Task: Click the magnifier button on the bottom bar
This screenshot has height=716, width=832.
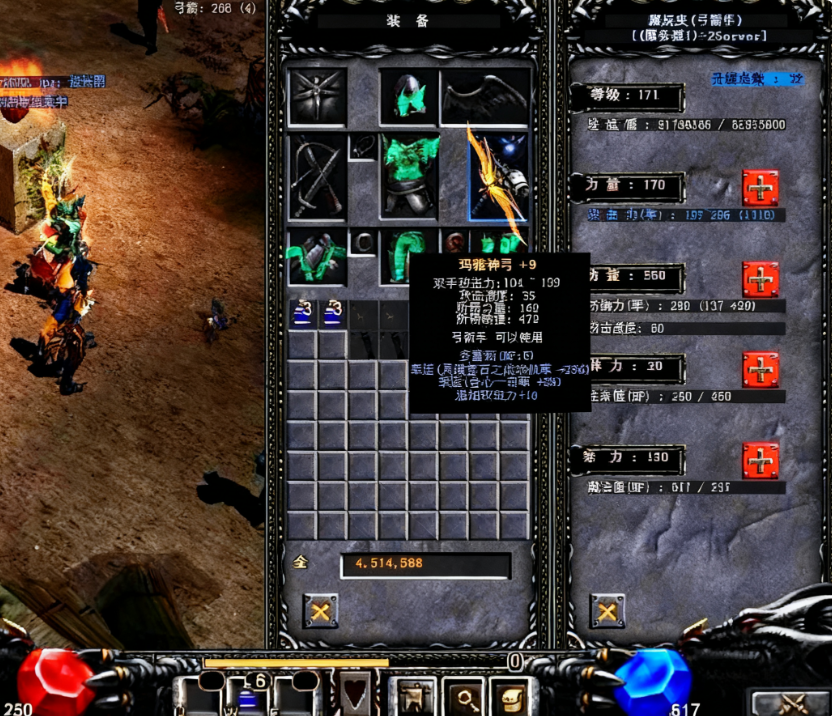Action: click(x=465, y=694)
